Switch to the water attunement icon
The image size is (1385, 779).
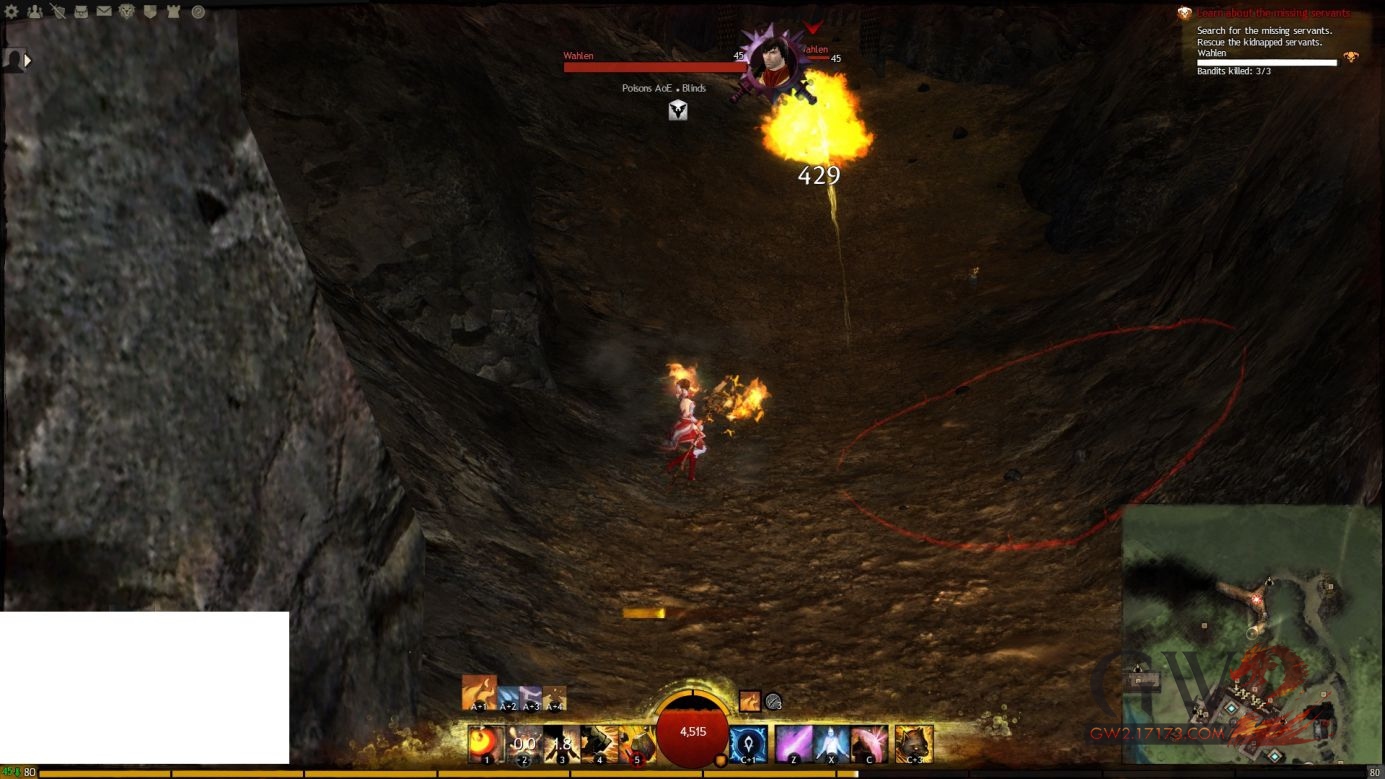[507, 697]
